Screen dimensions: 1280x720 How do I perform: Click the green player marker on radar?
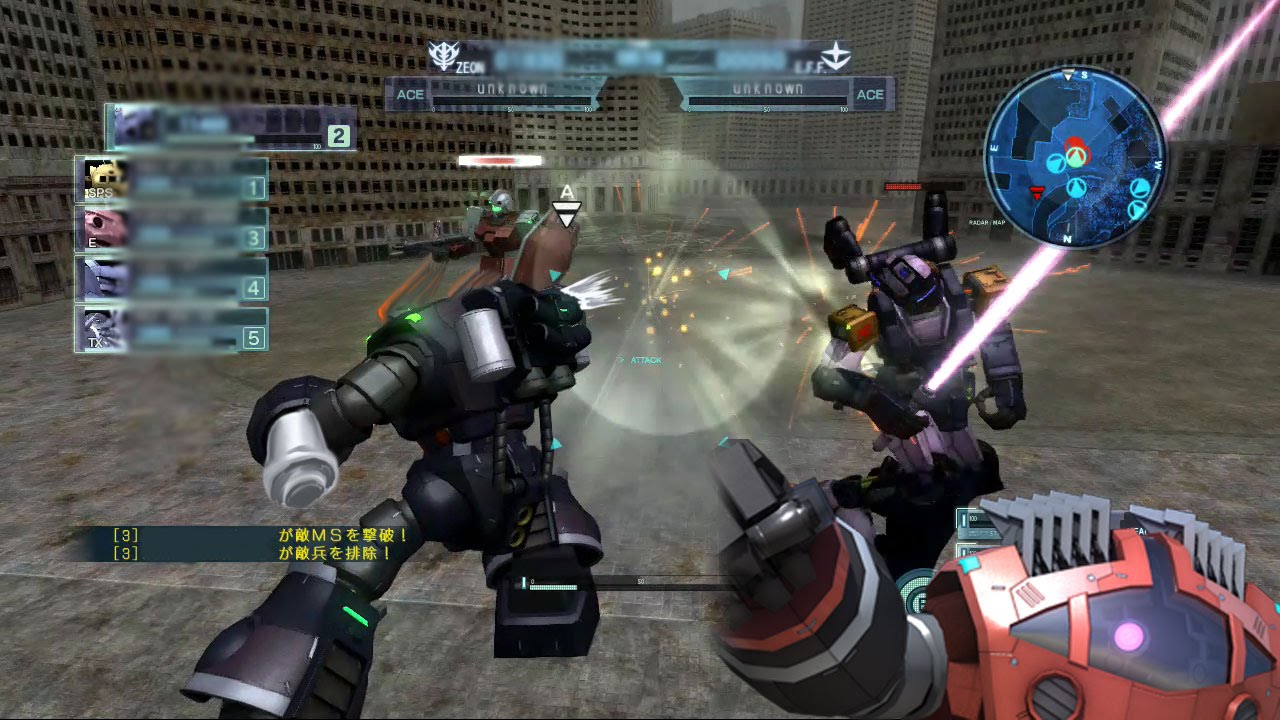pyautogui.click(x=1076, y=155)
